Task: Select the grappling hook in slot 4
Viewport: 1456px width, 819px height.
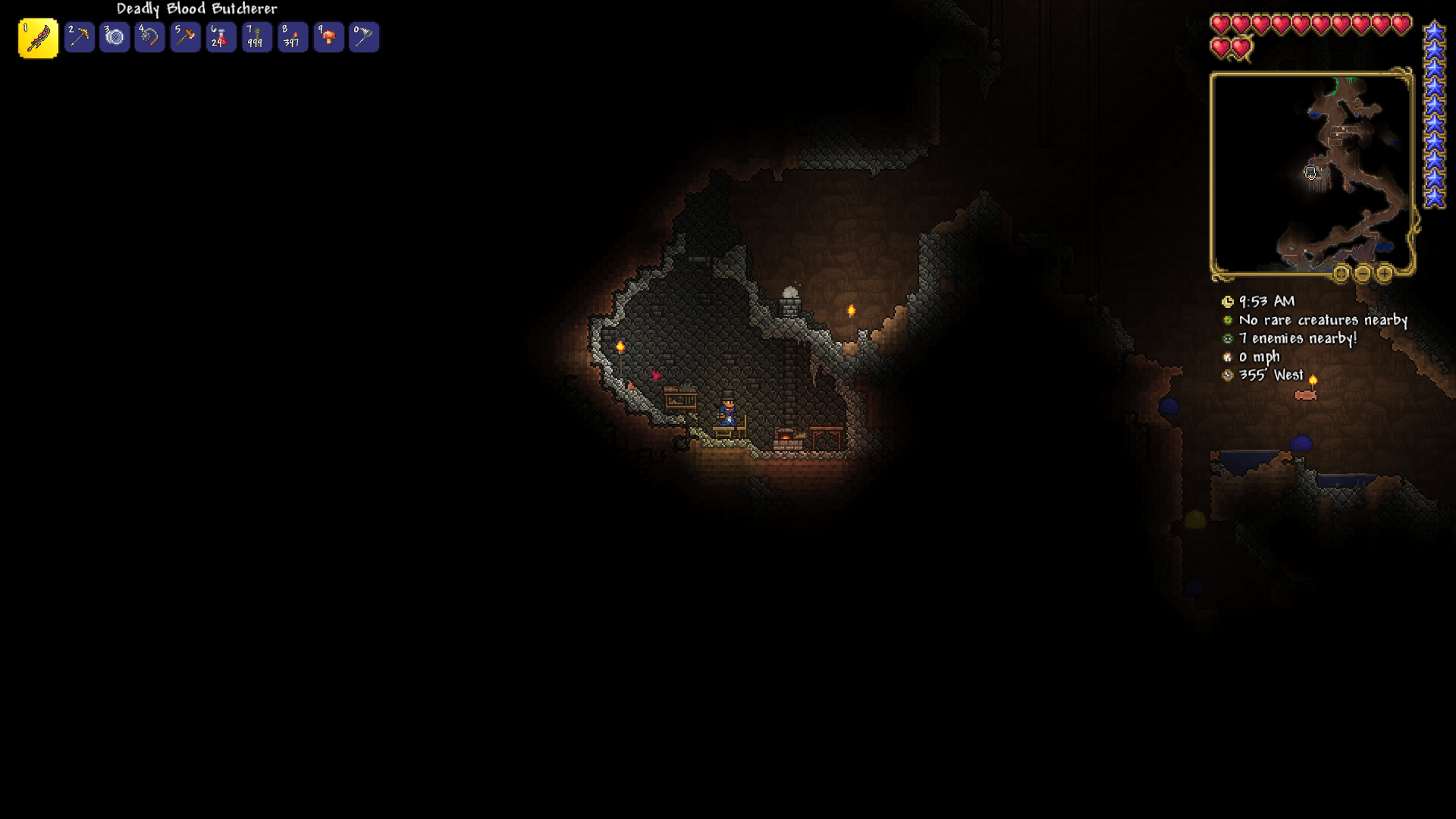Action: click(150, 36)
